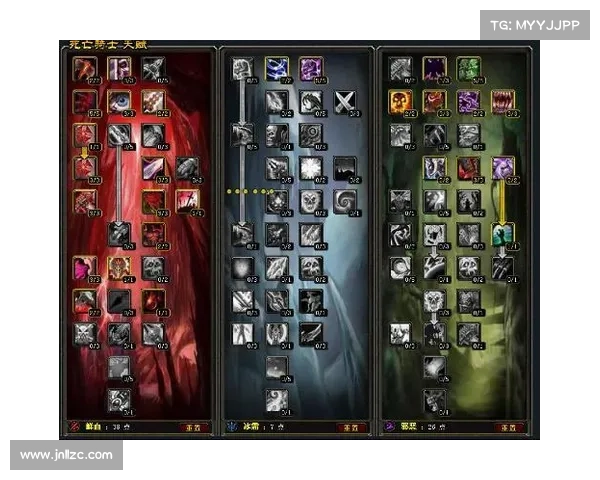The width and height of the screenshot is (600, 480).
Task: Open the www.jnllzc.com watermark link
Action: 68,455
